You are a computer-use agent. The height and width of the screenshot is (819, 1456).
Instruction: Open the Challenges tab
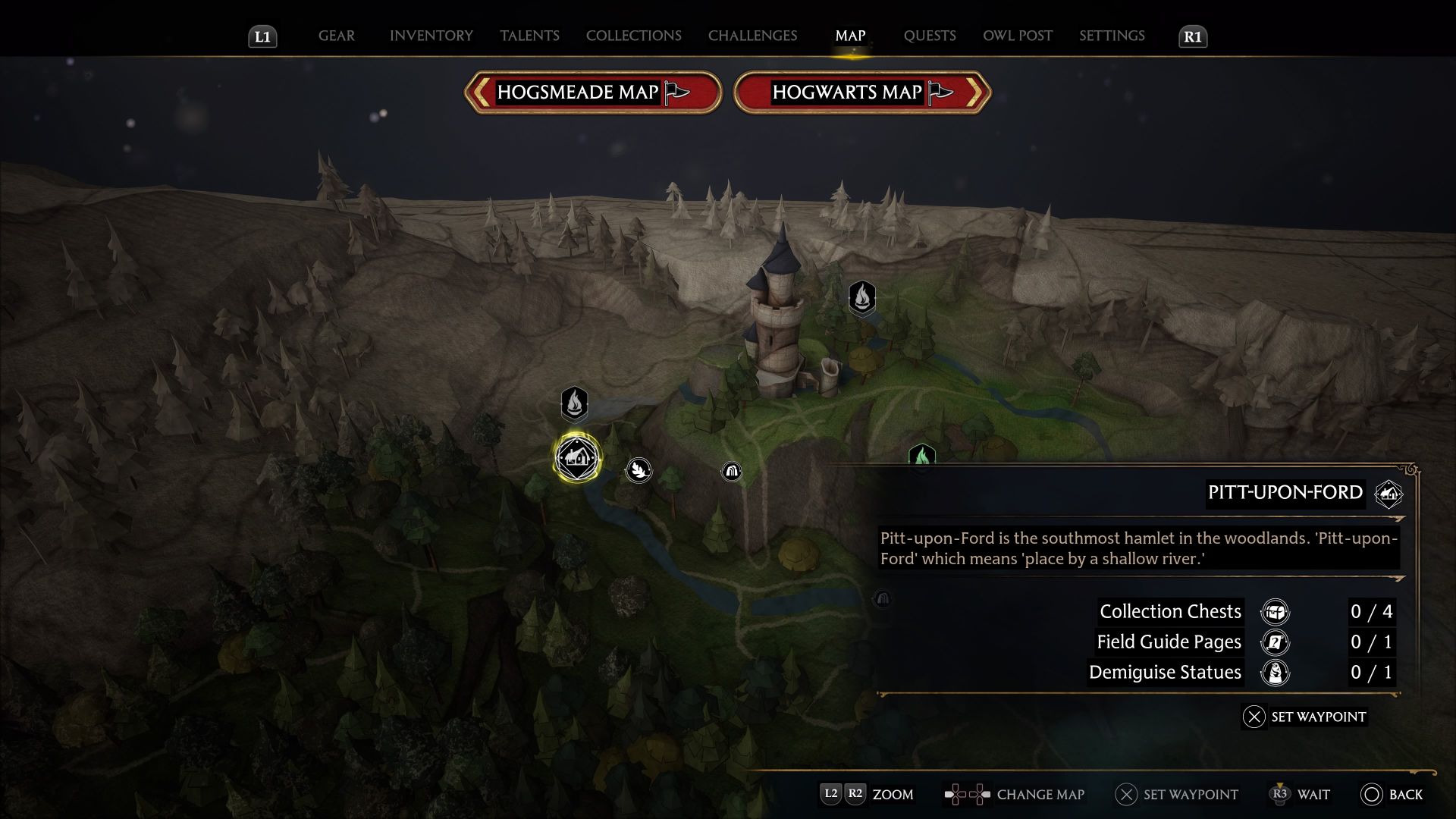tap(752, 36)
